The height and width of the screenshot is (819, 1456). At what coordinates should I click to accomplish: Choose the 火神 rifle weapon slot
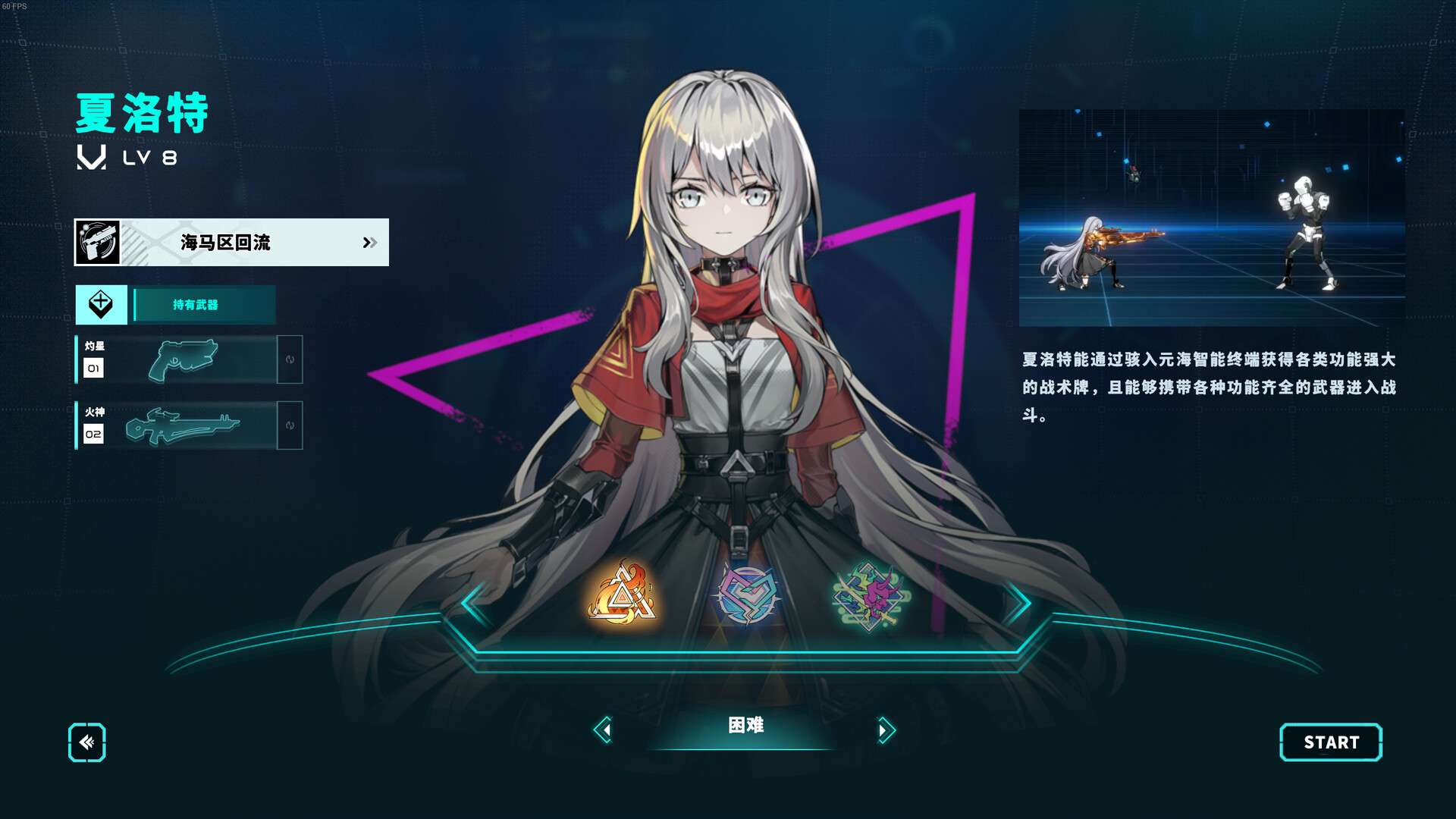pyautogui.click(x=182, y=425)
